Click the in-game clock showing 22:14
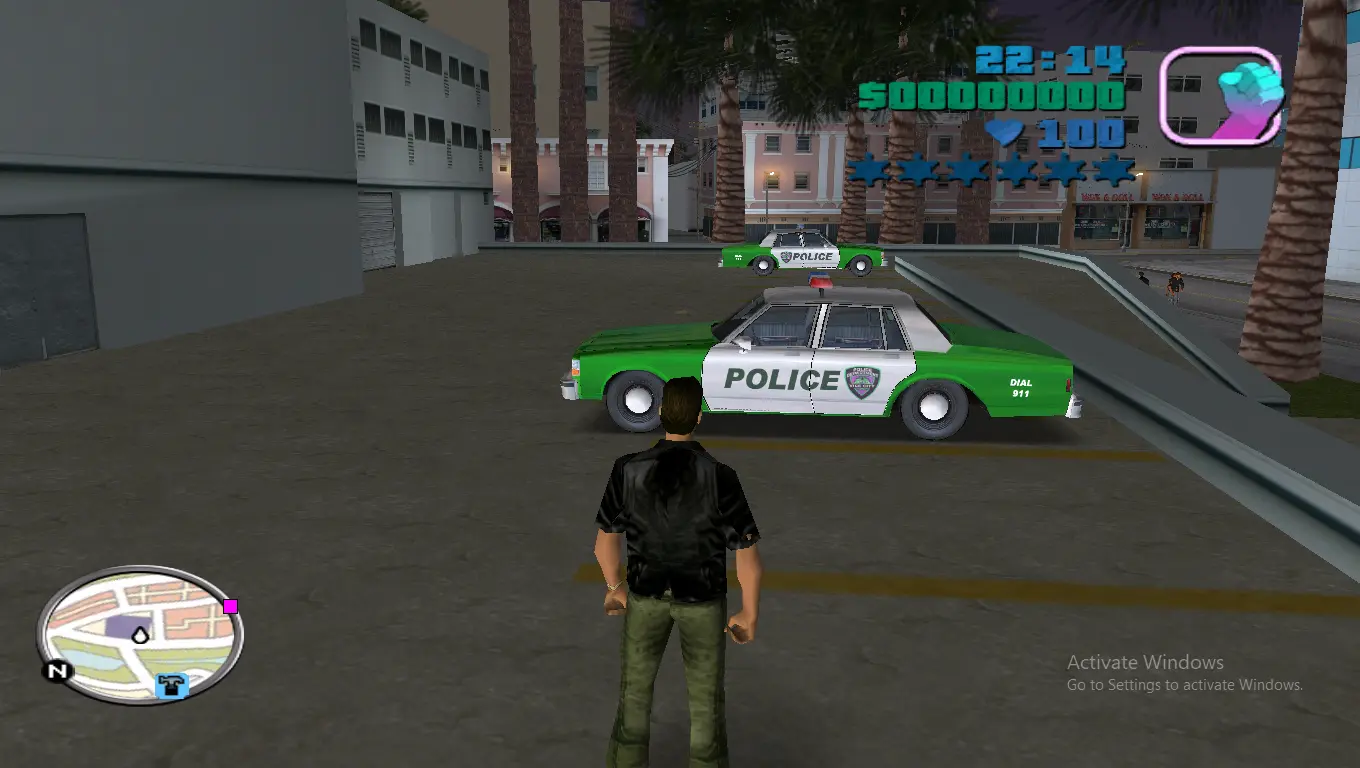The image size is (1360, 768). coord(1048,60)
